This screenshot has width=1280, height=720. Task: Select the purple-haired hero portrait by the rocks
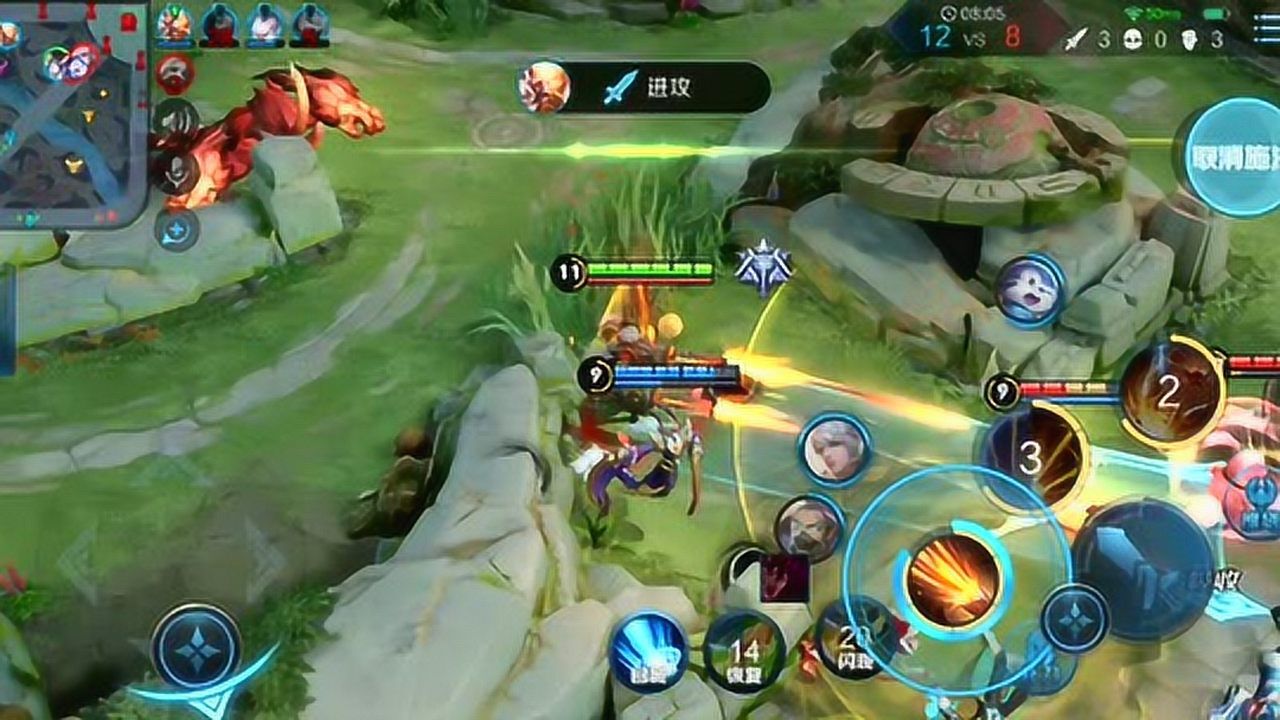coord(1029,289)
